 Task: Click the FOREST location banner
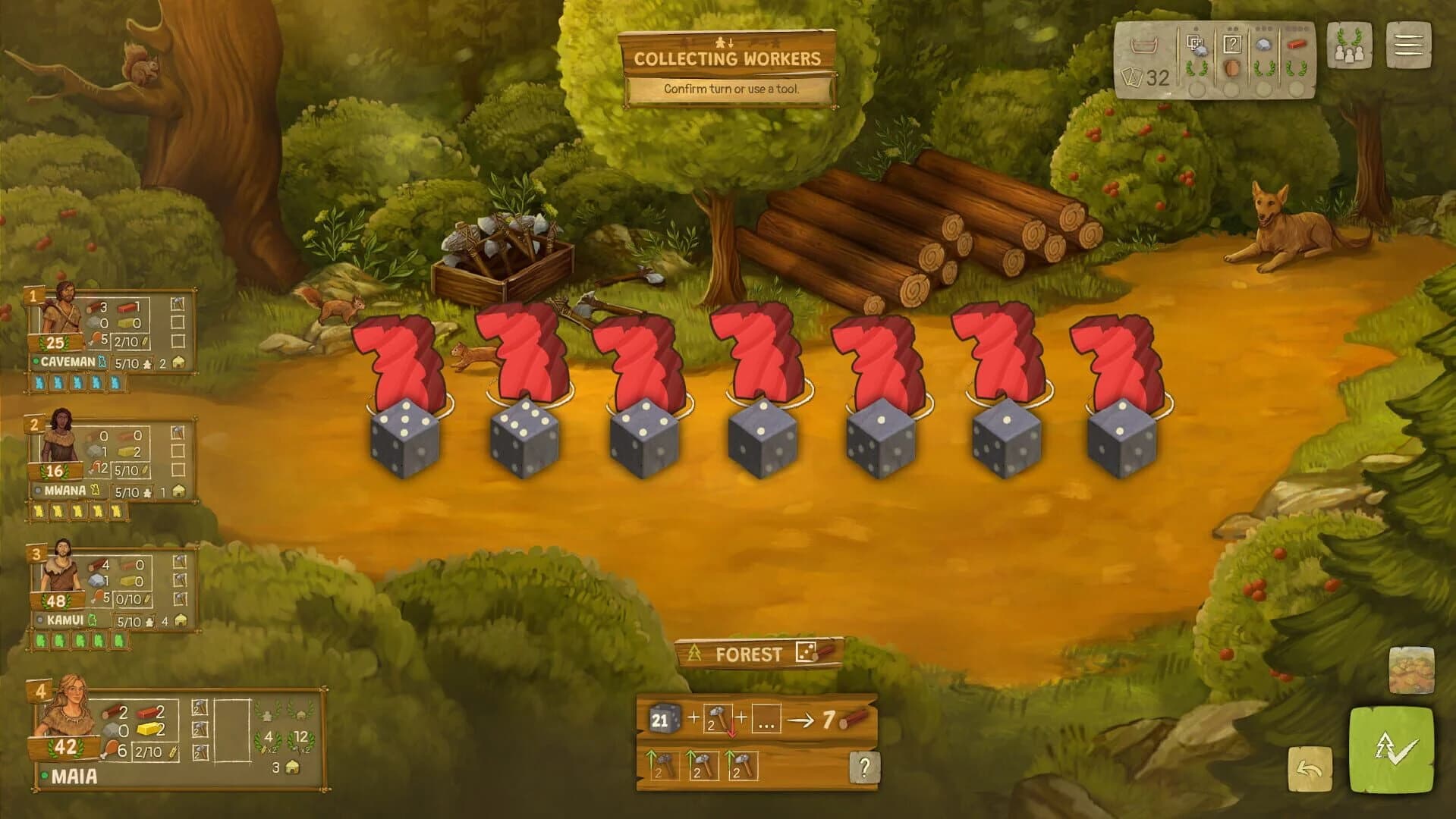point(749,653)
